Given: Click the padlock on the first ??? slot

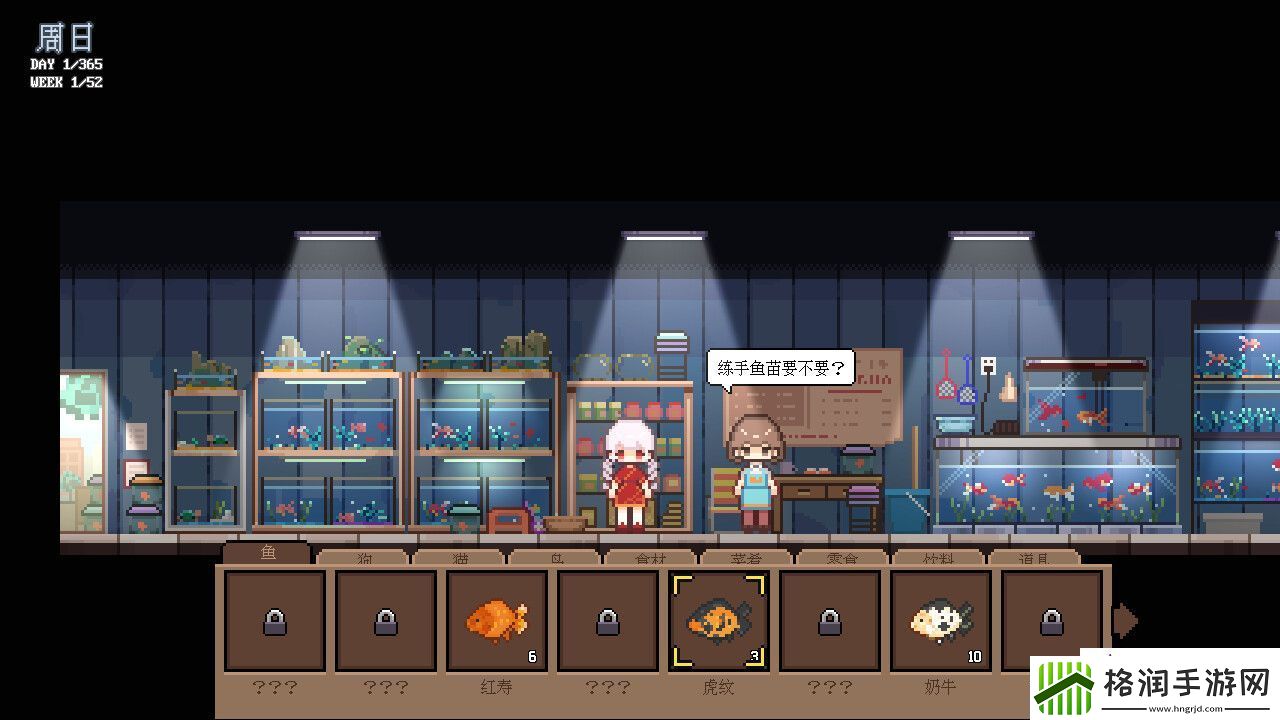Looking at the screenshot, I should 274,620.
